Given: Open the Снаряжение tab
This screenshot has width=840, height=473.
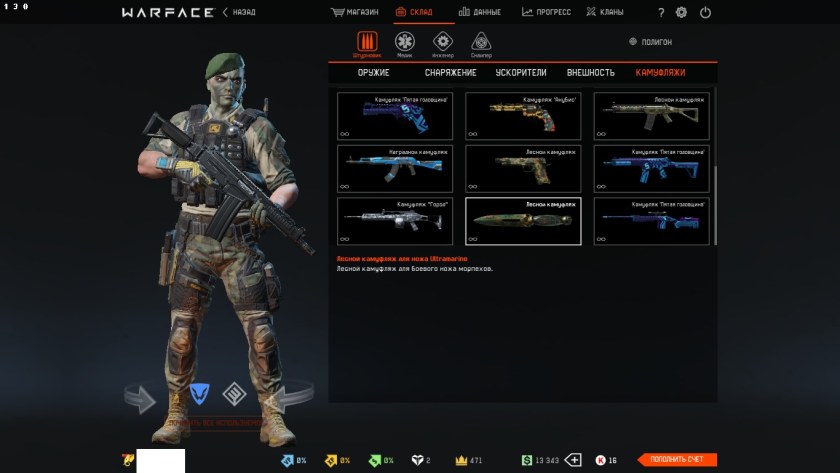Looking at the screenshot, I should (450, 73).
